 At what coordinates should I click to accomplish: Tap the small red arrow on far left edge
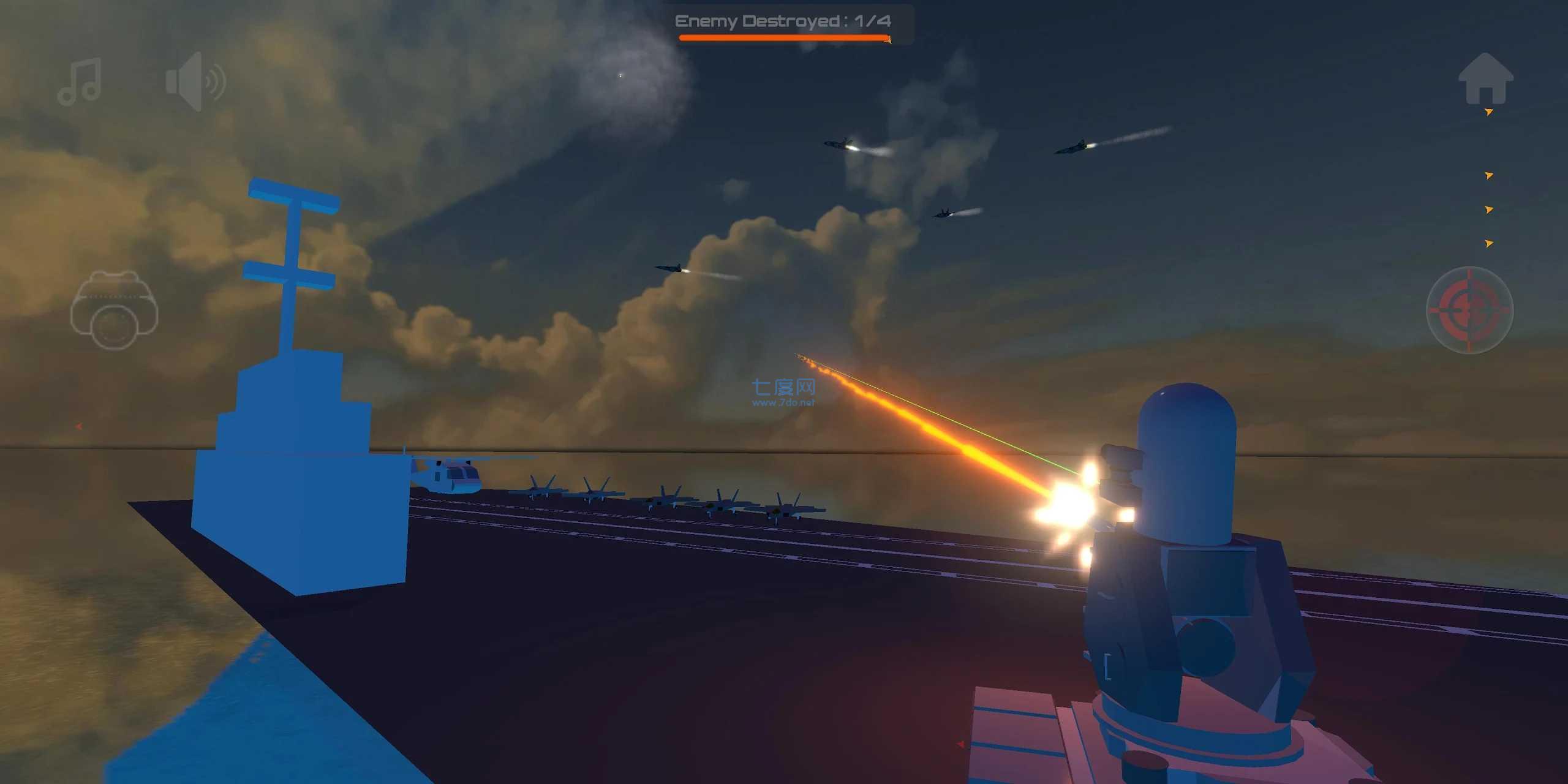coord(78,426)
